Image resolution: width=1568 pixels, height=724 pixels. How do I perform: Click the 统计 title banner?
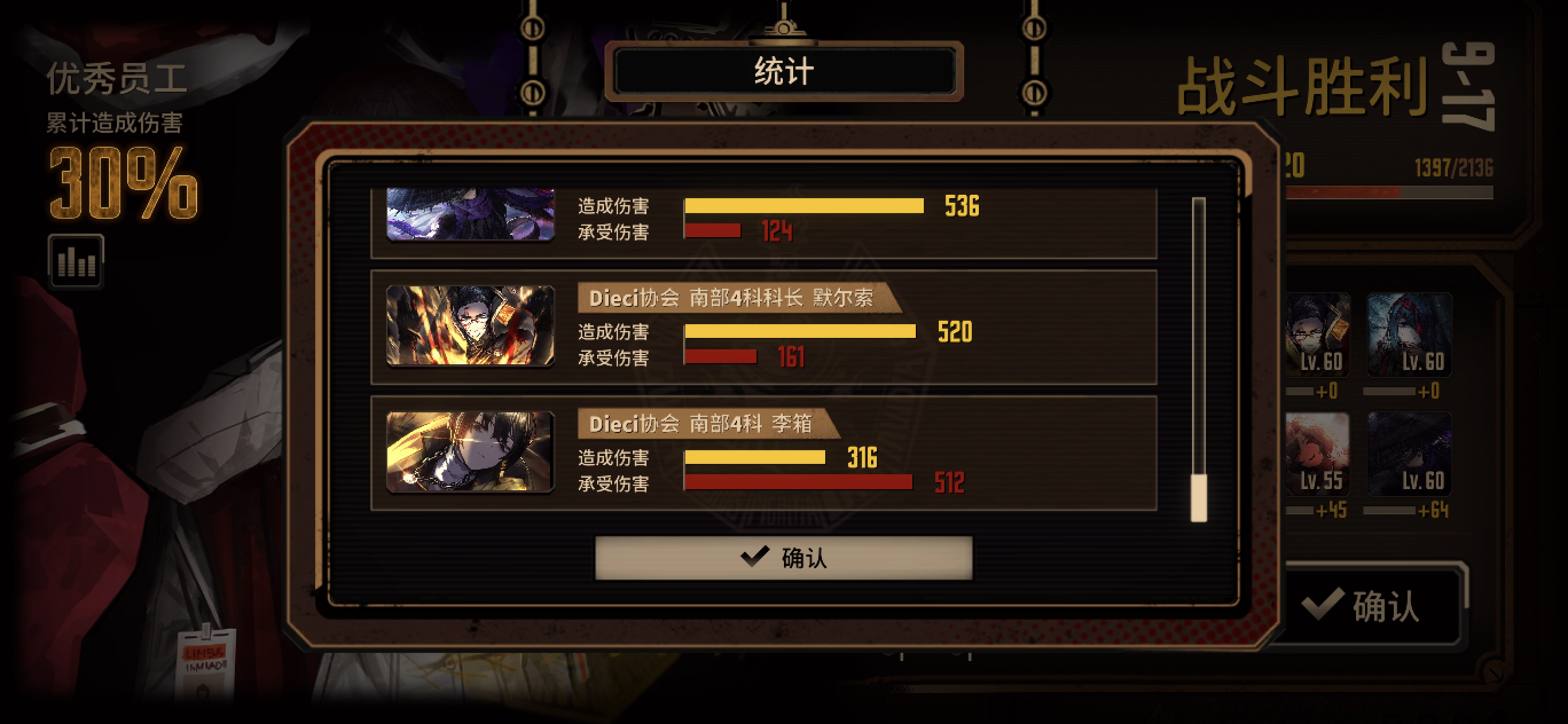(785, 73)
